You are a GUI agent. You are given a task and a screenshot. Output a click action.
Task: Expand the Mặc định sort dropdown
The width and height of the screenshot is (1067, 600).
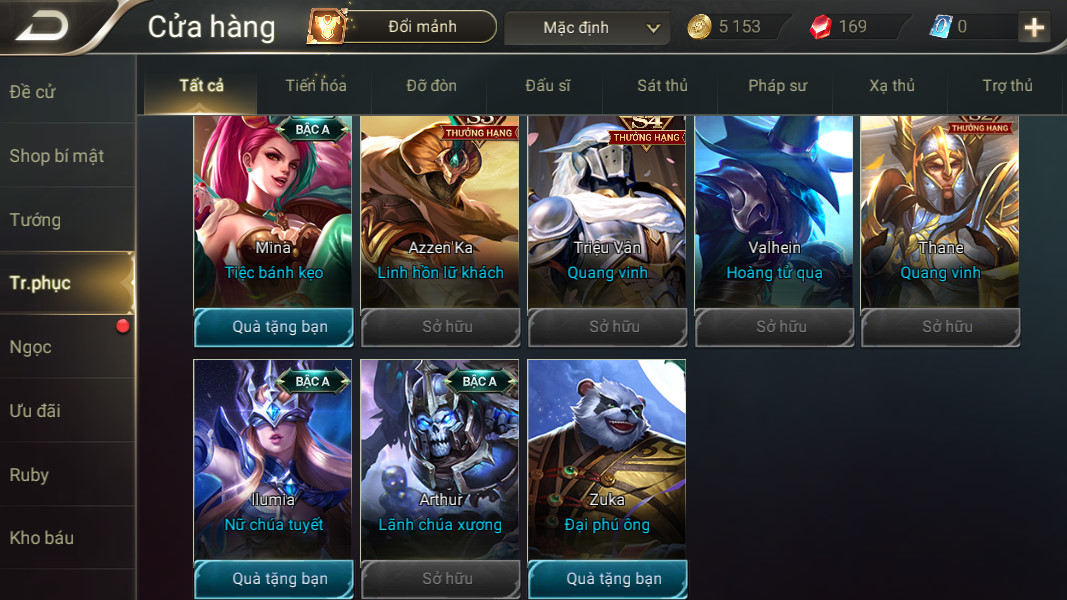click(587, 28)
